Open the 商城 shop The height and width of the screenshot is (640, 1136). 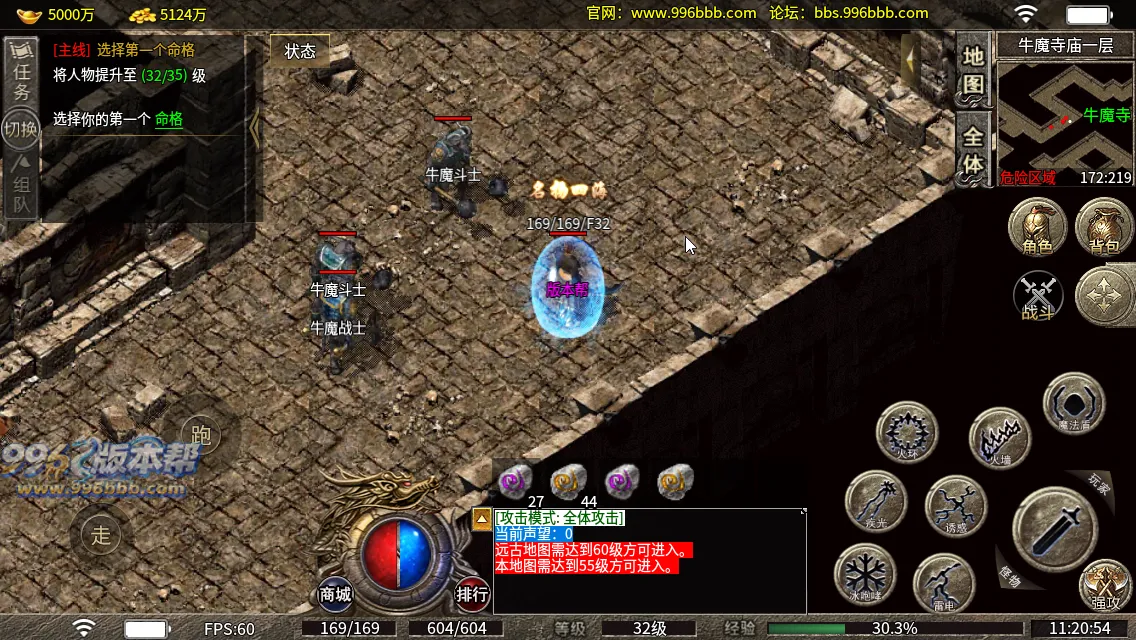(336, 594)
